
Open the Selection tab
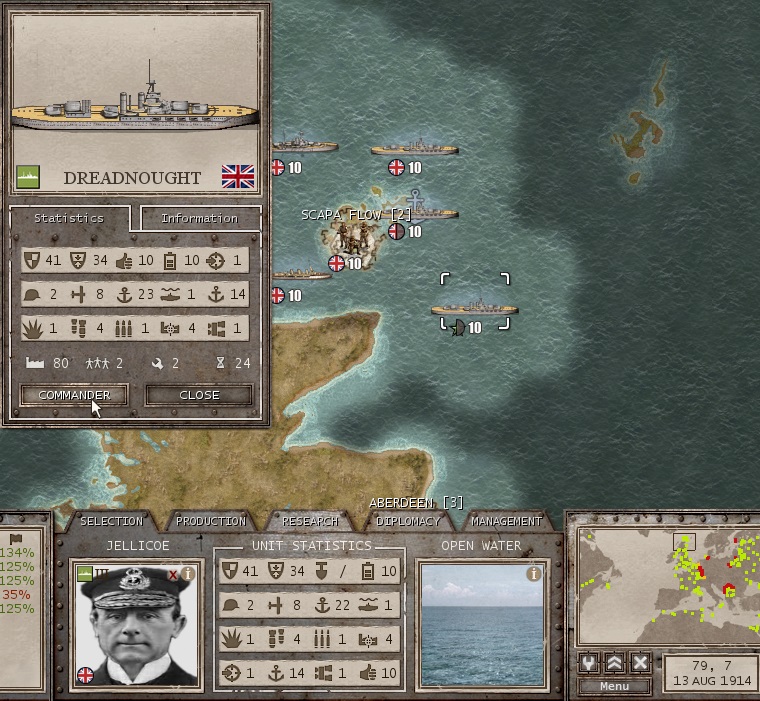click(111, 521)
